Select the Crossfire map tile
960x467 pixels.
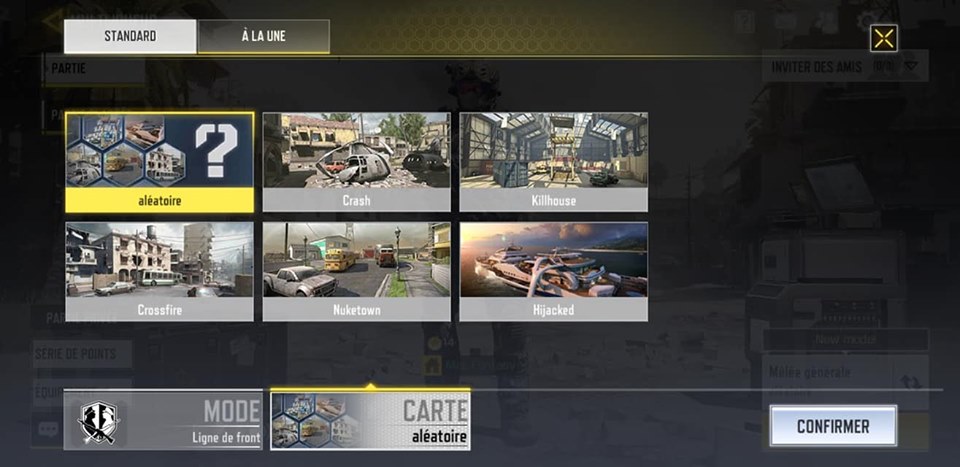coord(159,271)
